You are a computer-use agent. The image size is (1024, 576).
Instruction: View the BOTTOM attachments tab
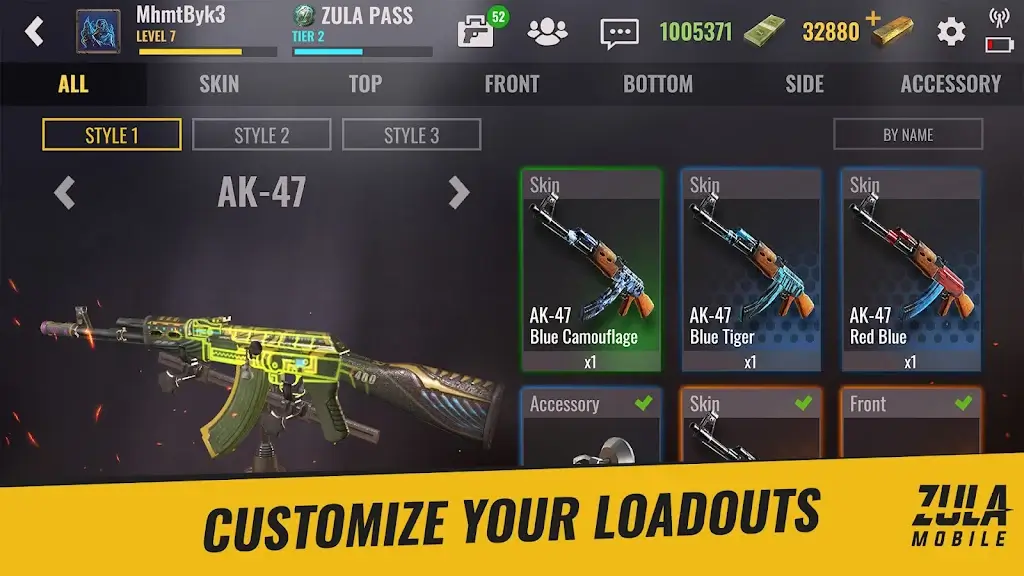(x=658, y=84)
